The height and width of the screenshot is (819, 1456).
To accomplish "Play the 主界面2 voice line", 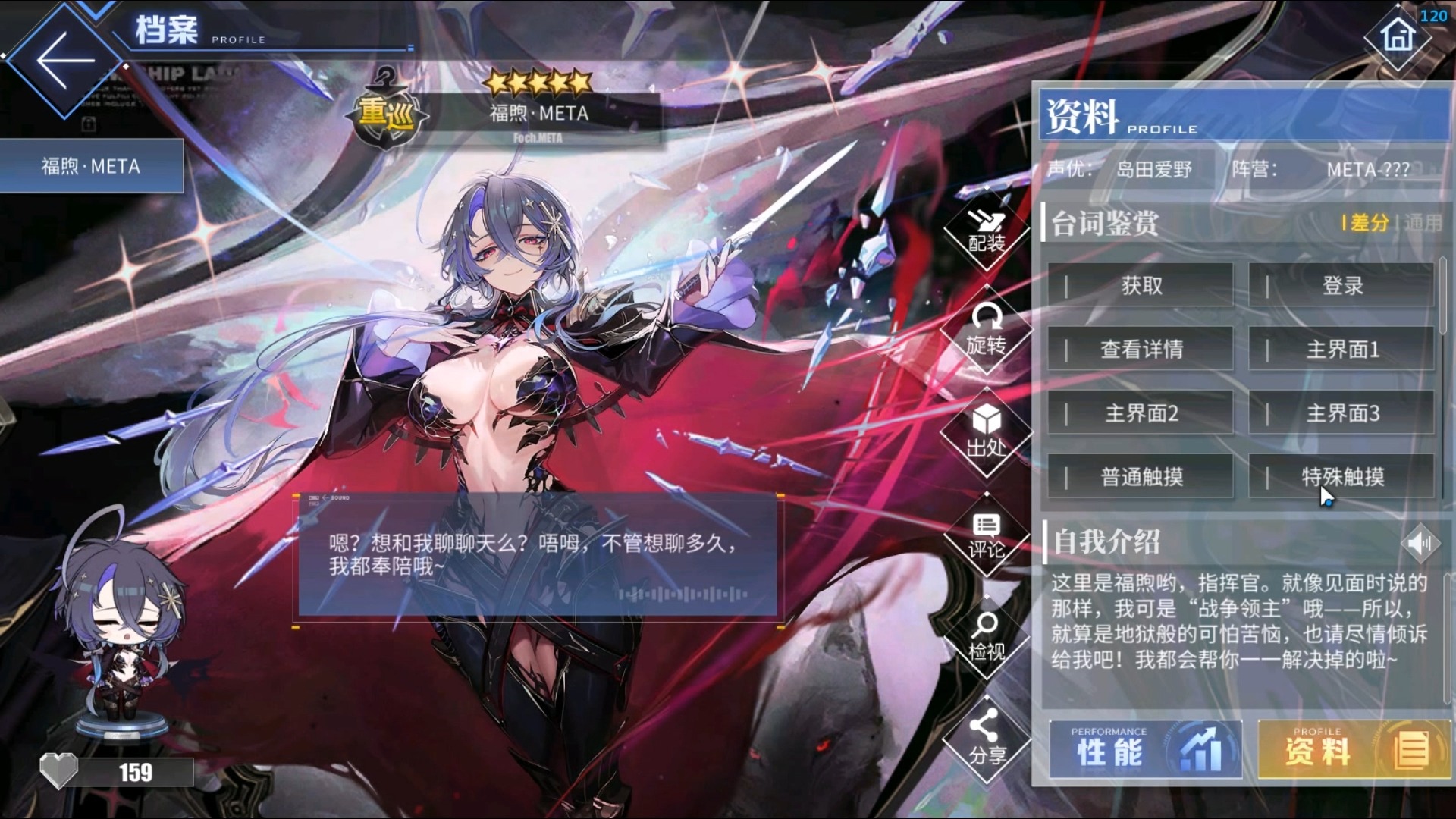I will tap(1141, 413).
